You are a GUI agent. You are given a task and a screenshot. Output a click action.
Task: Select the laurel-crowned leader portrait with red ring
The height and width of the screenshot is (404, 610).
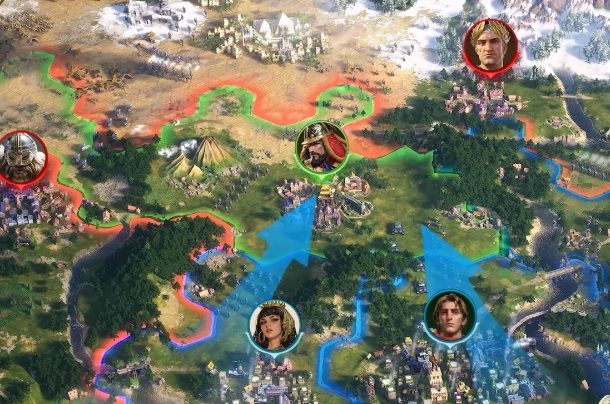click(490, 46)
